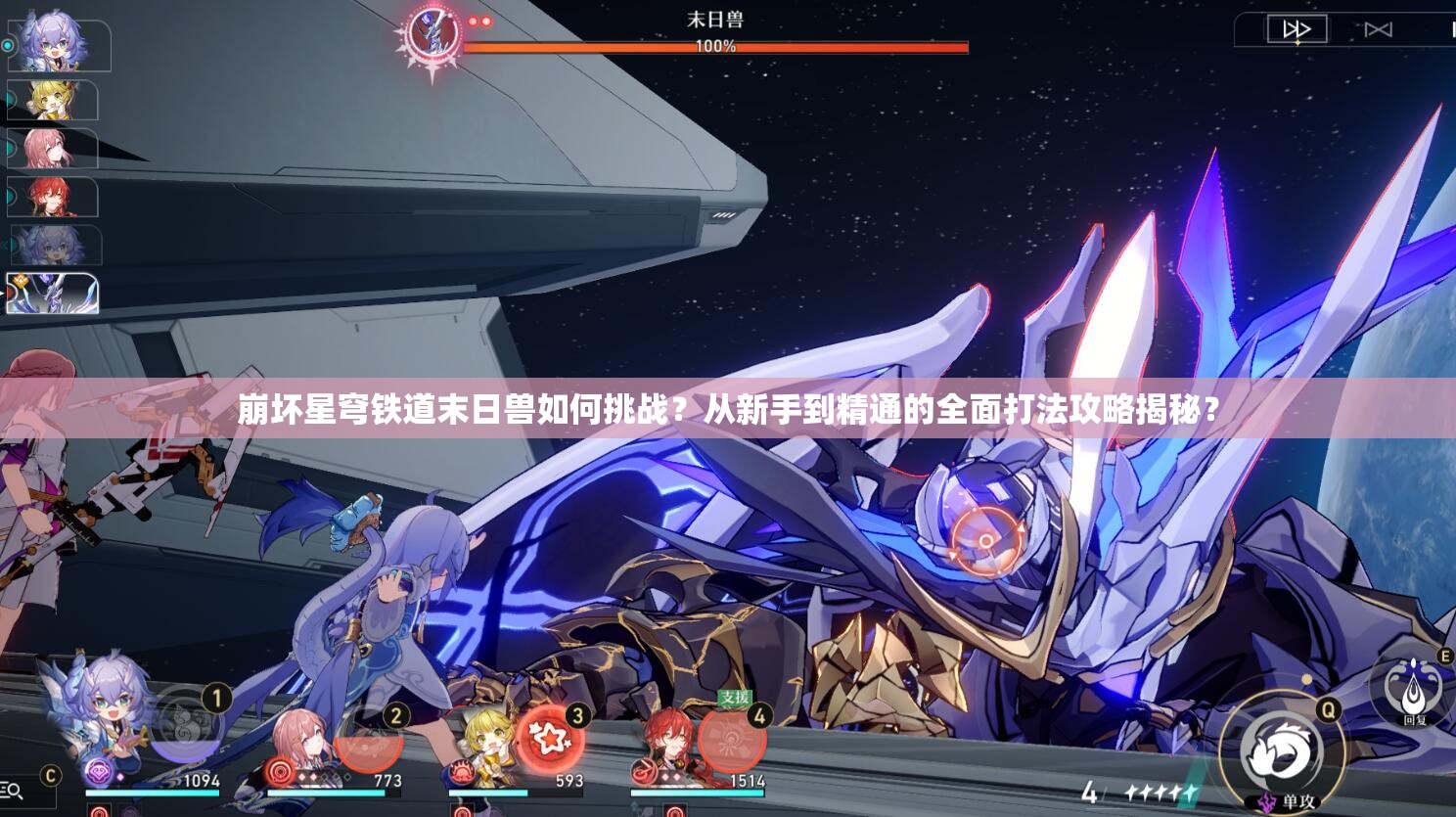Collapse the fifth portrait using its chevron
Image resolution: width=1456 pixels, height=817 pixels.
5,243
